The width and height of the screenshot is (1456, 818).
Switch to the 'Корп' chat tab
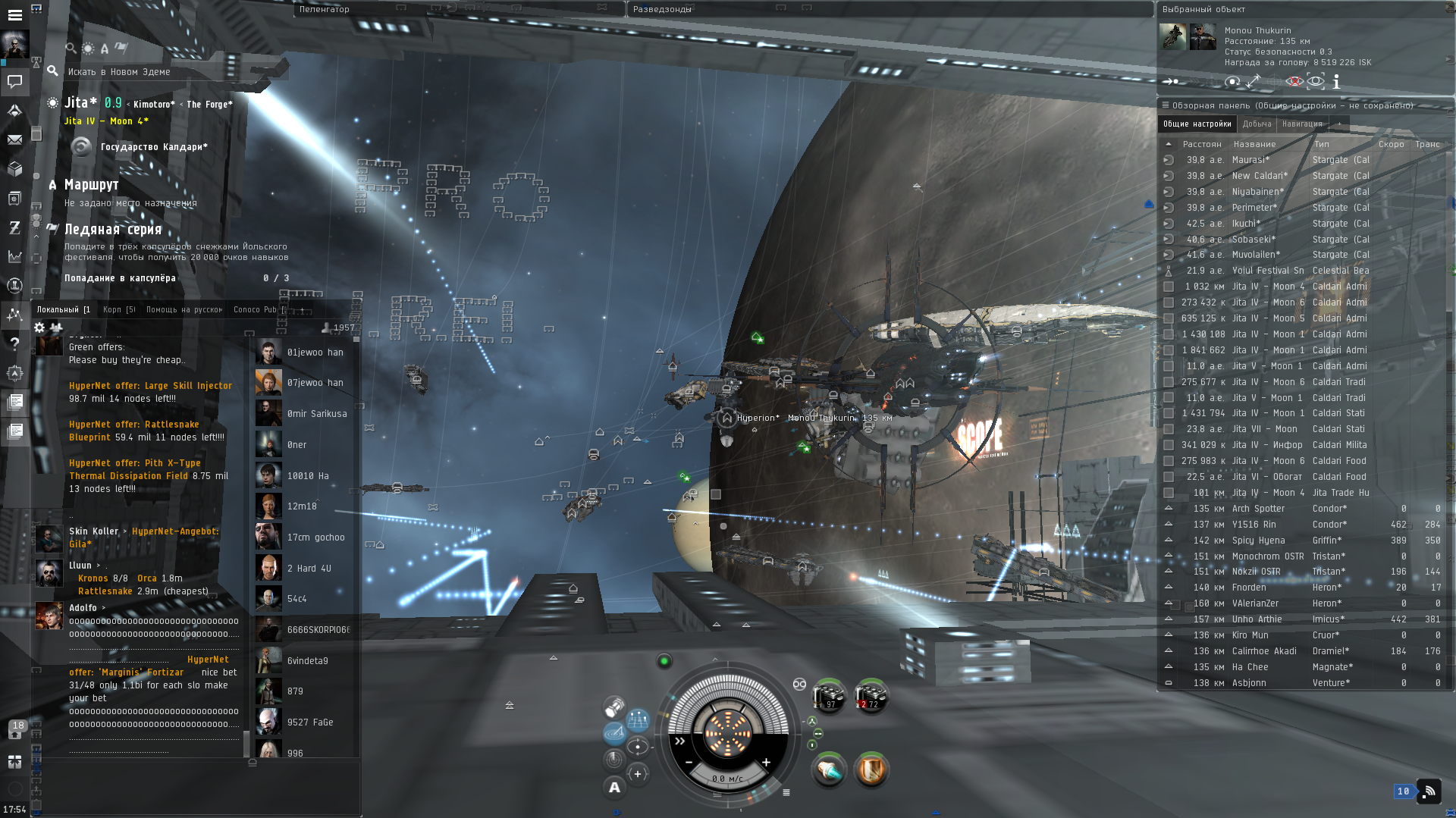[118, 309]
